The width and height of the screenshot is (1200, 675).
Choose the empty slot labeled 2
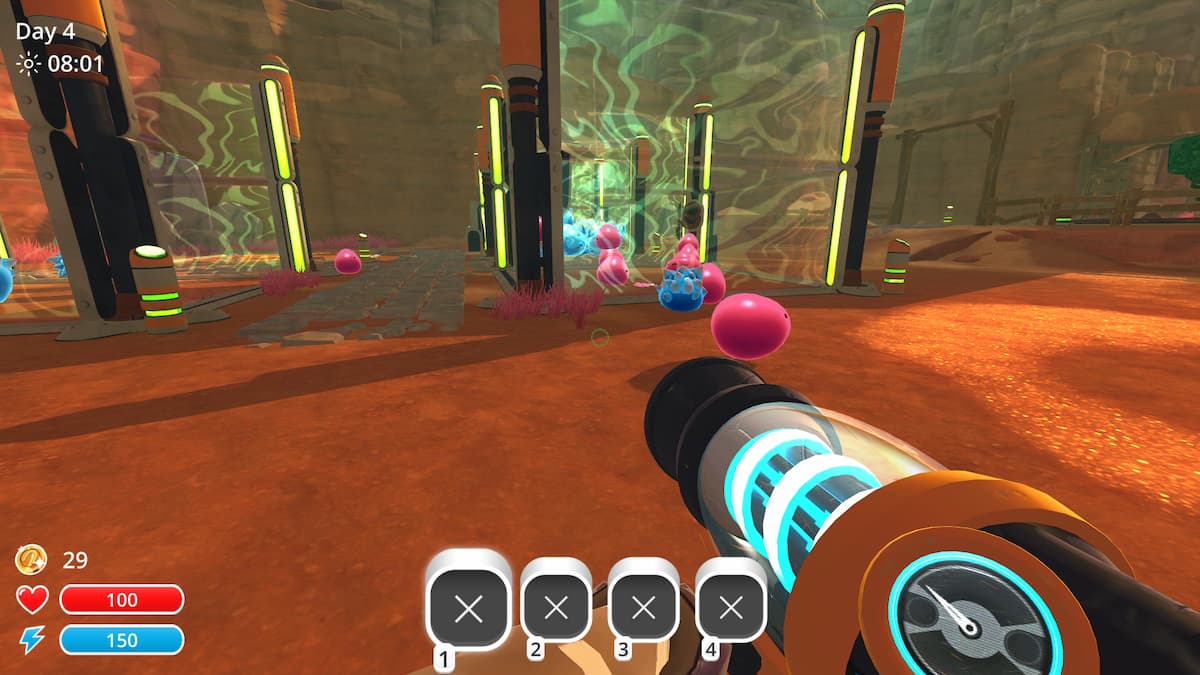tap(556, 606)
